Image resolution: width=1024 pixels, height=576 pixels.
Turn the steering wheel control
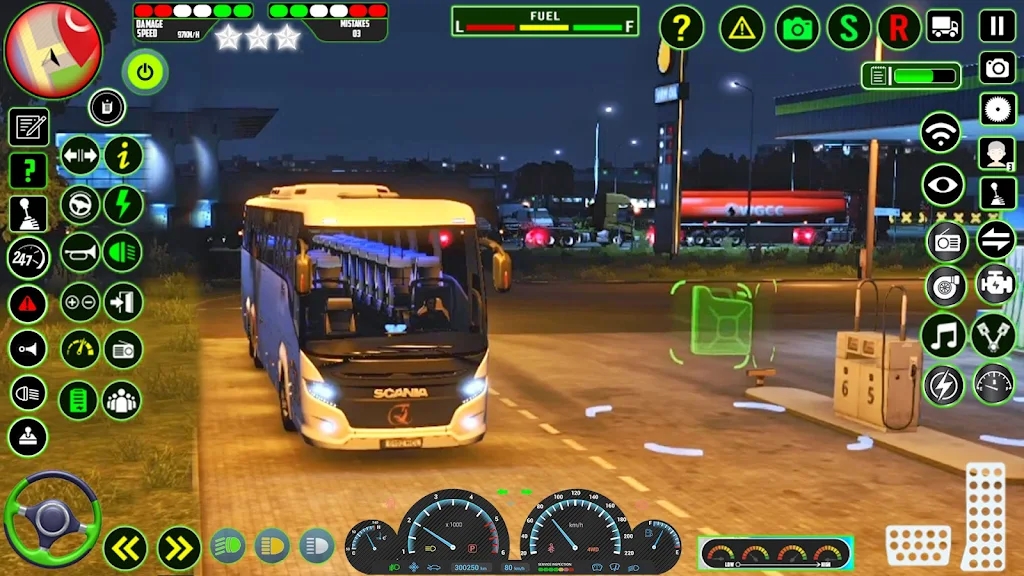click(52, 520)
